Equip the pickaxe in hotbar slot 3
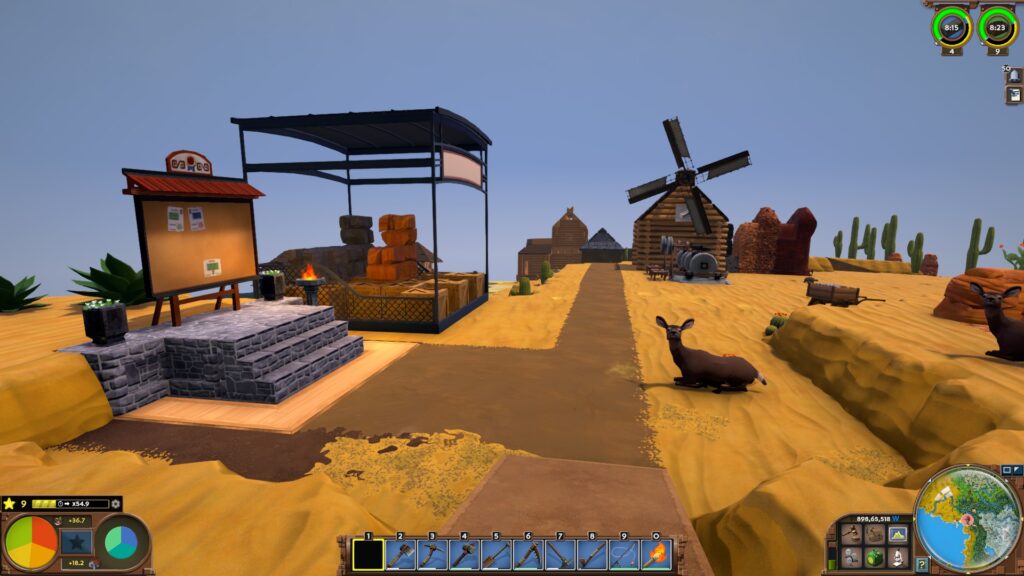Image resolution: width=1024 pixels, height=576 pixels. tap(432, 554)
